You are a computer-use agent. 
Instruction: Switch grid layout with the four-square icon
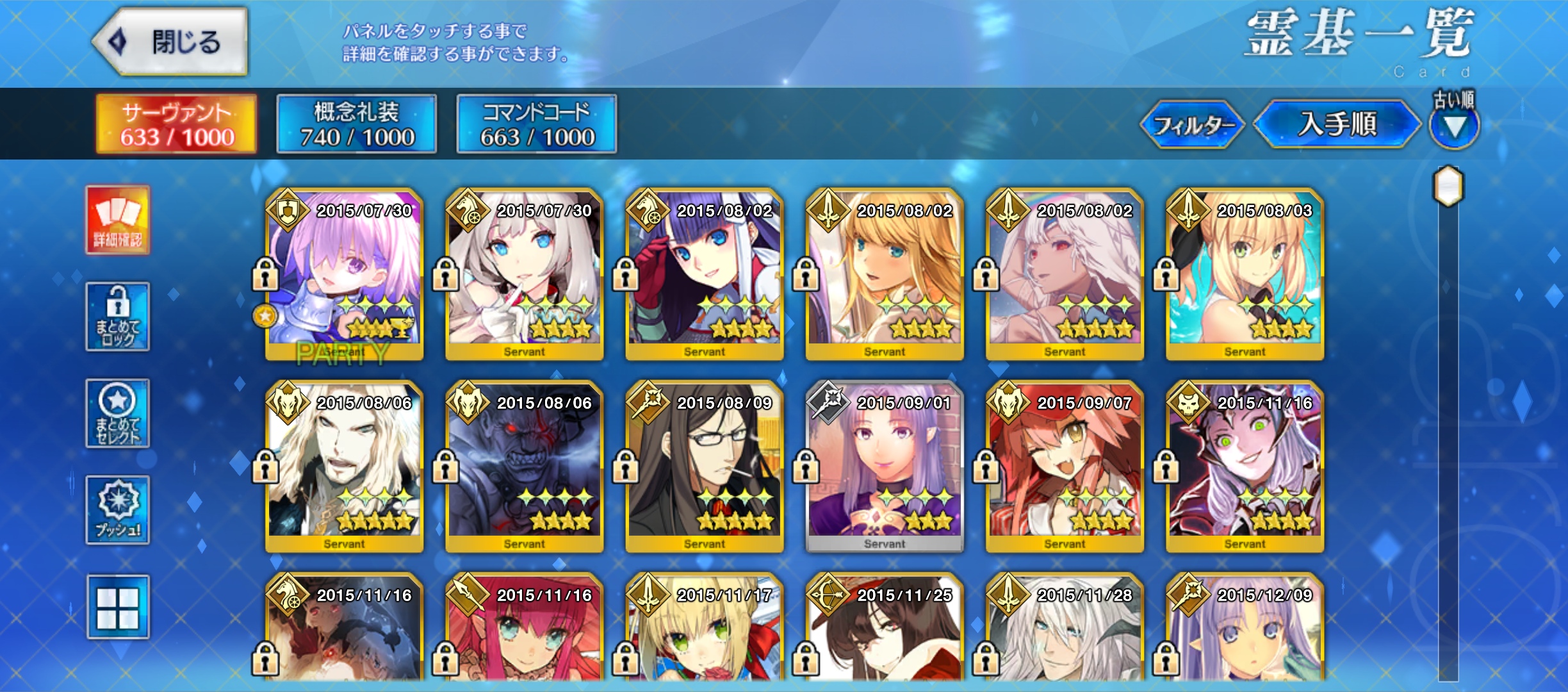pos(118,607)
